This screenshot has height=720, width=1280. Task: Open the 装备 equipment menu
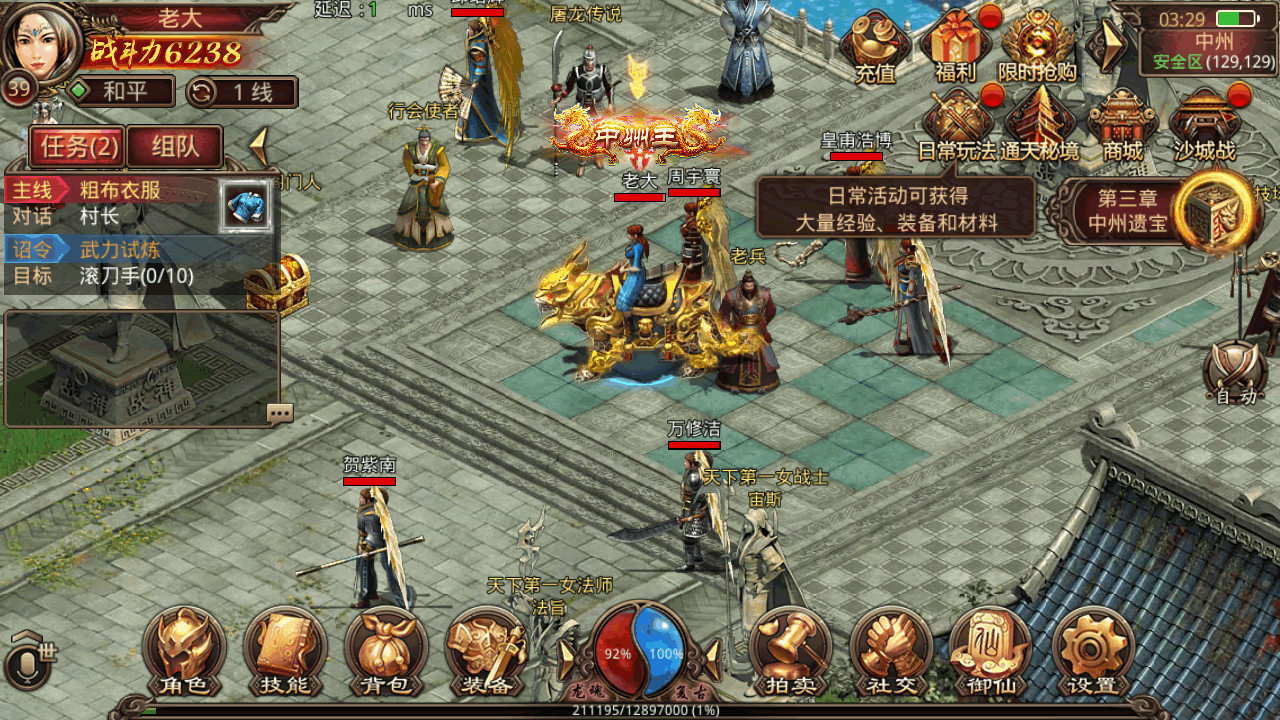(x=487, y=651)
